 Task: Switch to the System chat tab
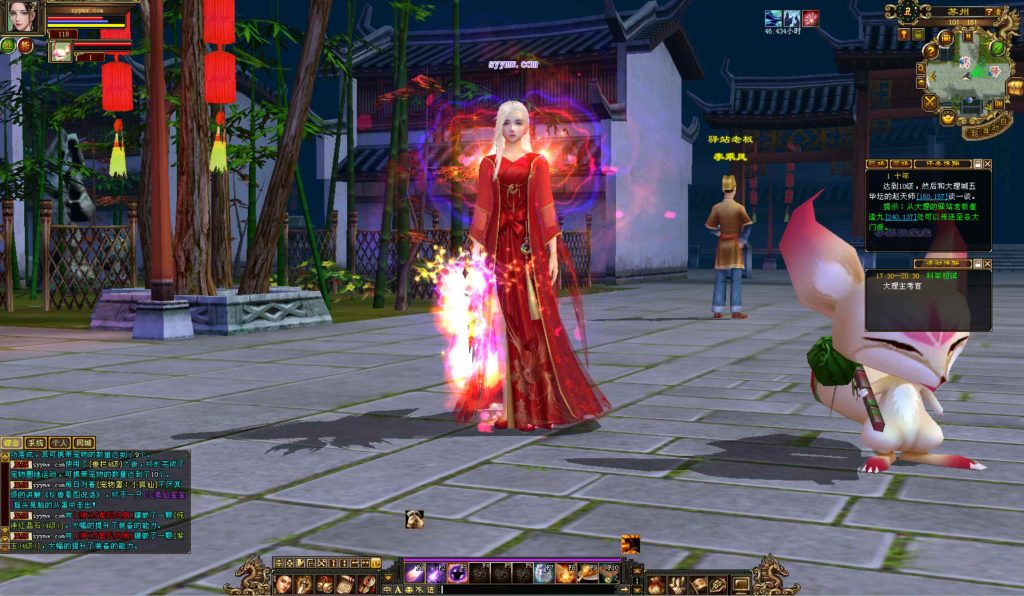[36, 443]
